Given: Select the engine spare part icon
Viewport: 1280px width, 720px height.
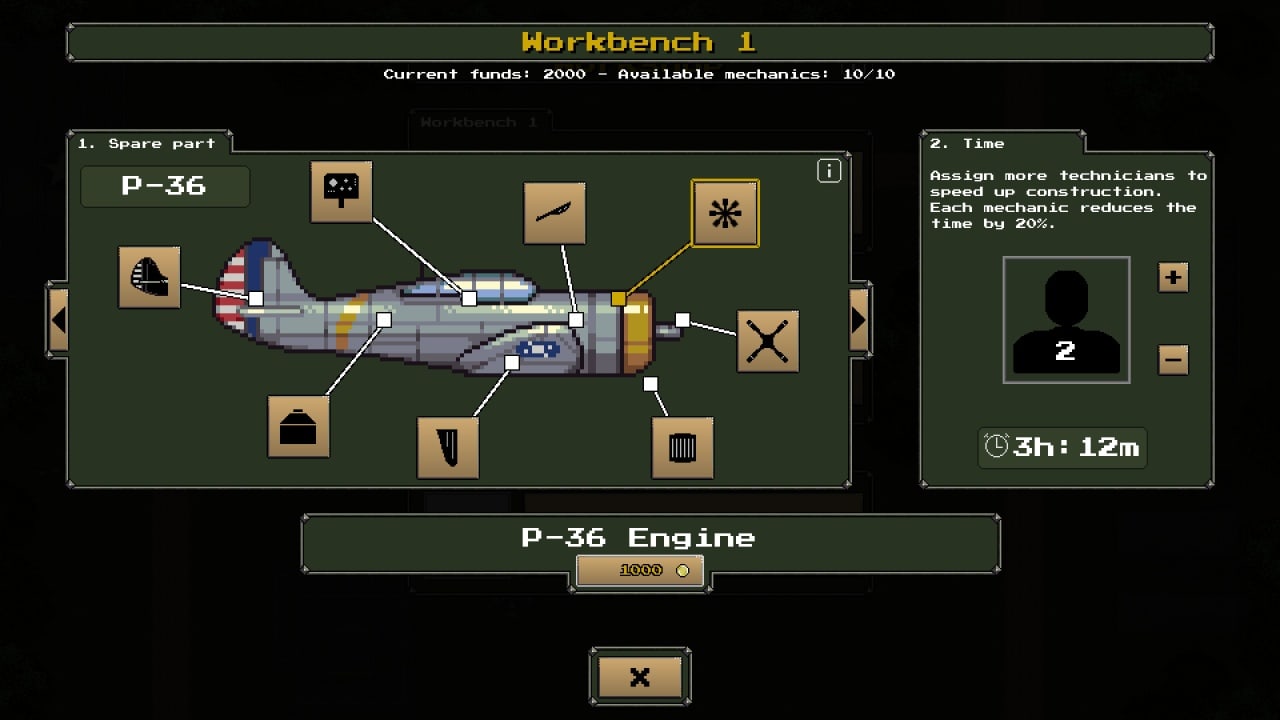Looking at the screenshot, I should (725, 213).
